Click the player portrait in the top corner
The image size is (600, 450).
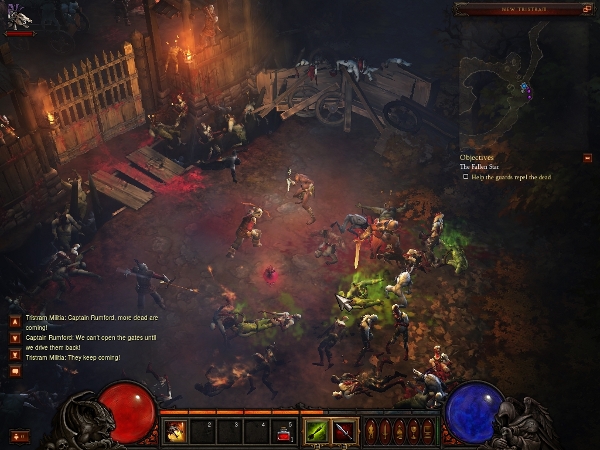pos(18,16)
